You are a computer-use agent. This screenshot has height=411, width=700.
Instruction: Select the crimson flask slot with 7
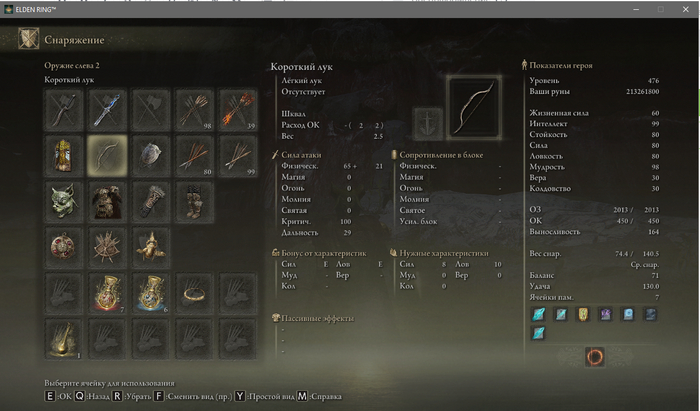point(106,291)
